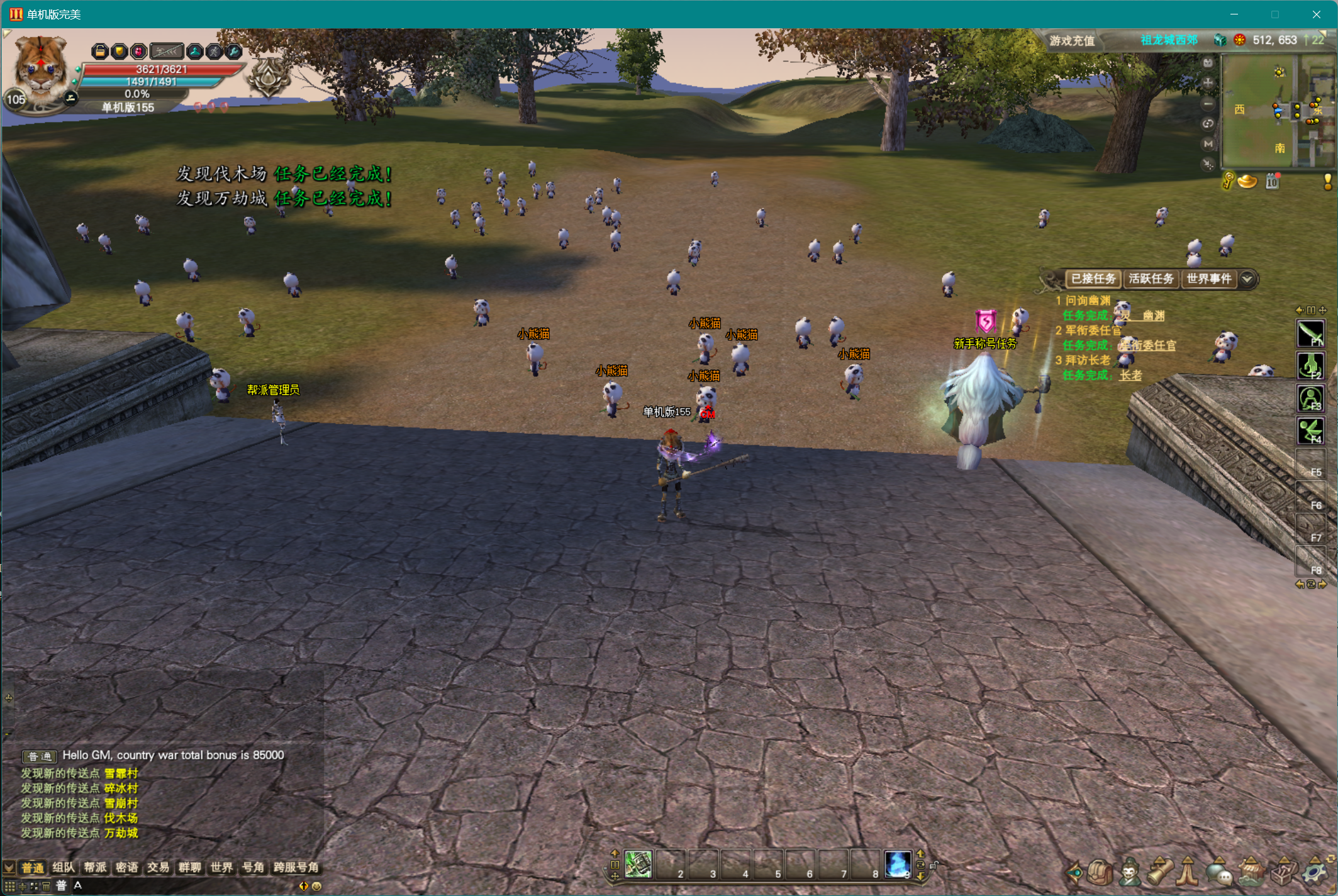1338x896 pixels.
Task: Click the tiger character portrait
Action: pos(39,68)
